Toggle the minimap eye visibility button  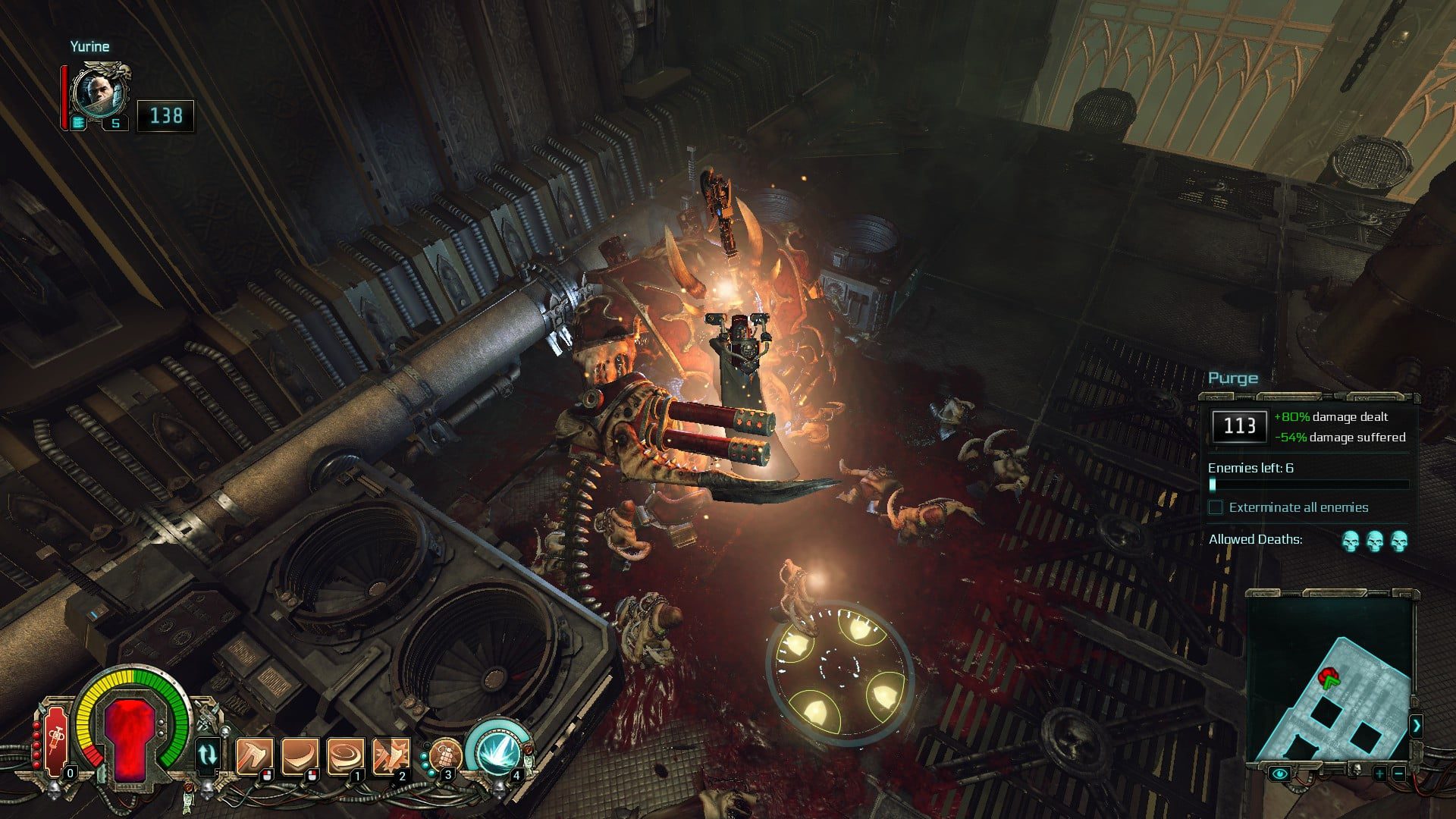[1281, 773]
